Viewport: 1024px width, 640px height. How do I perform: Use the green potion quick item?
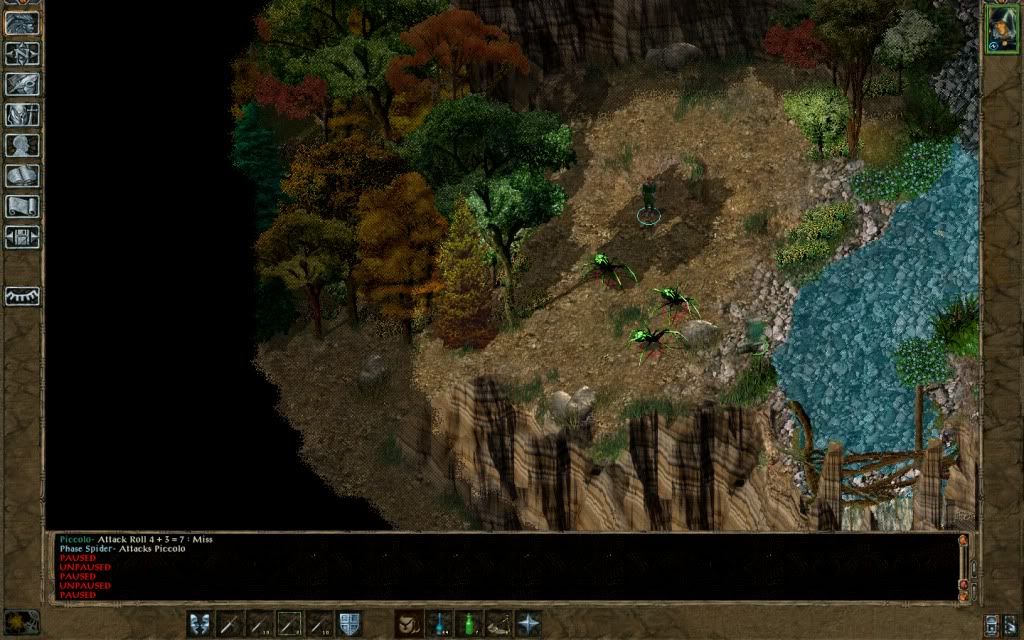pyautogui.click(x=468, y=624)
